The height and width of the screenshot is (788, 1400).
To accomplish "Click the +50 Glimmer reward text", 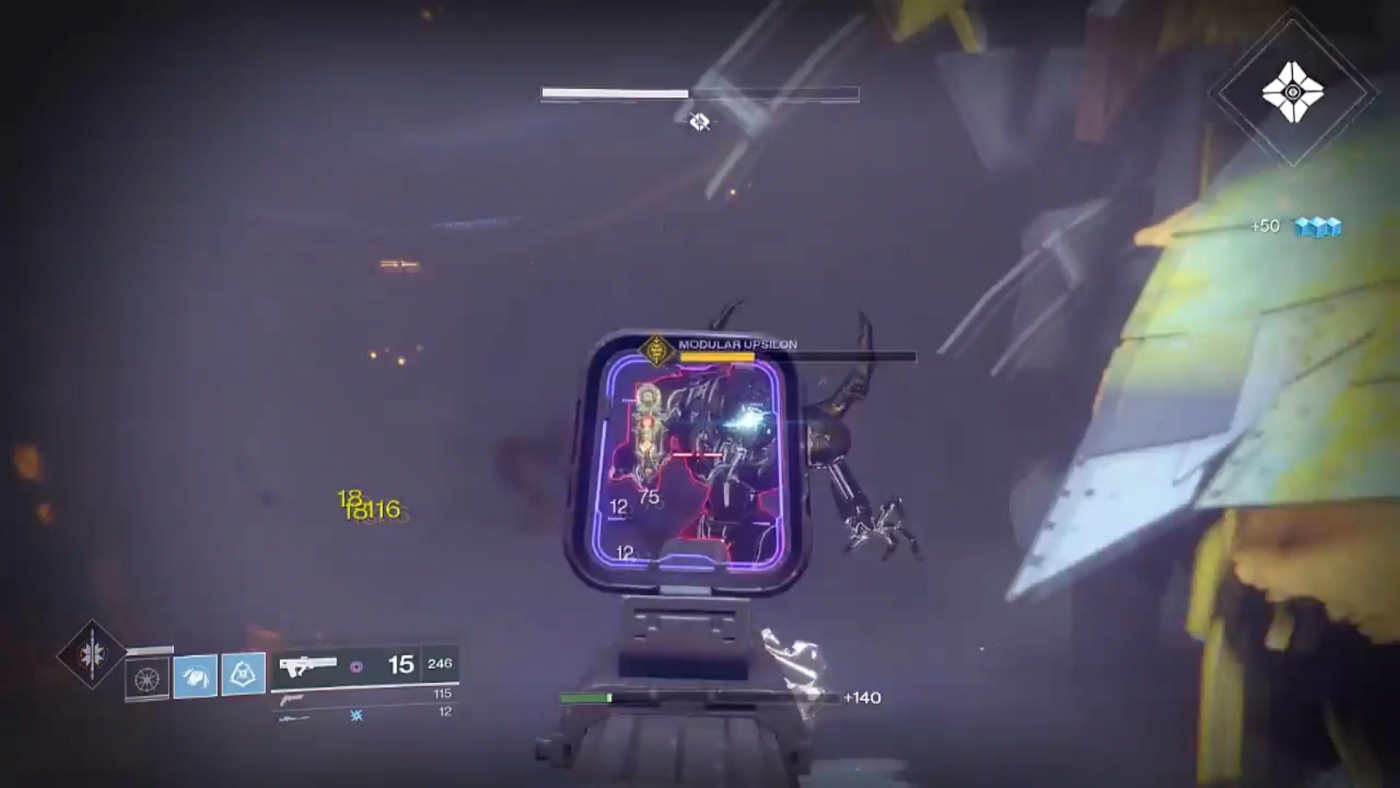I will pyautogui.click(x=1264, y=226).
